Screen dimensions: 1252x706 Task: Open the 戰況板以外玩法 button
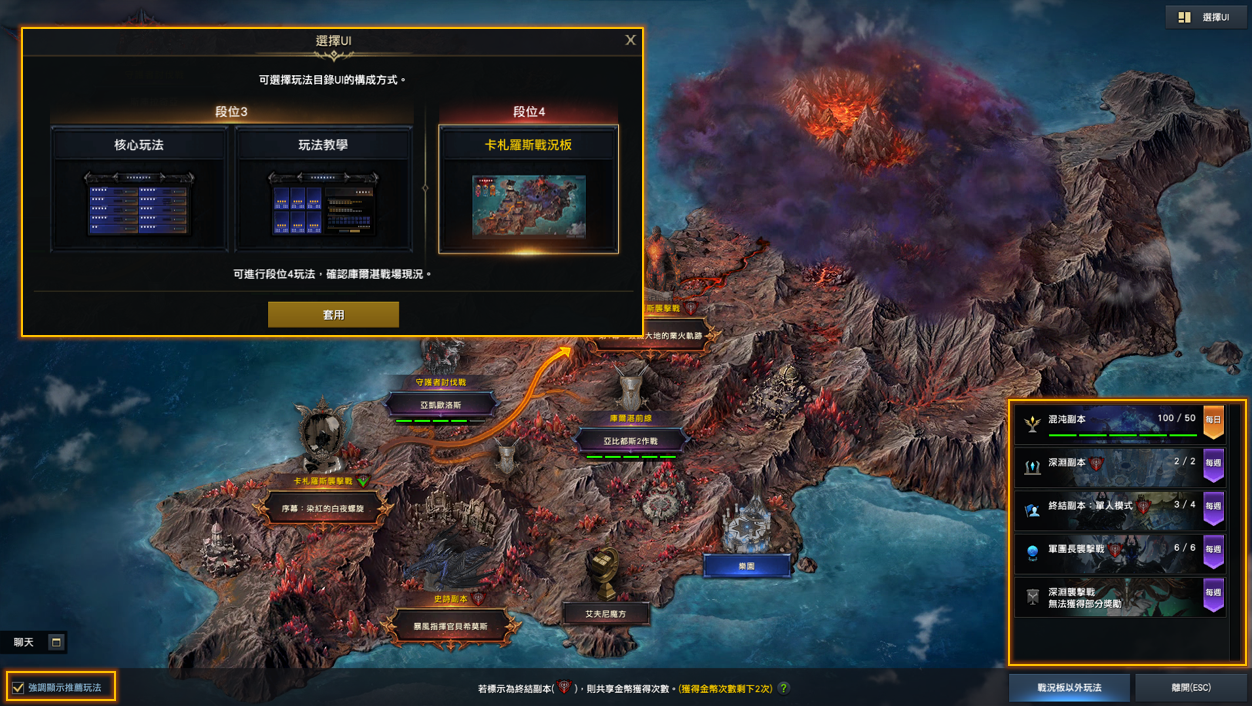[1069, 687]
